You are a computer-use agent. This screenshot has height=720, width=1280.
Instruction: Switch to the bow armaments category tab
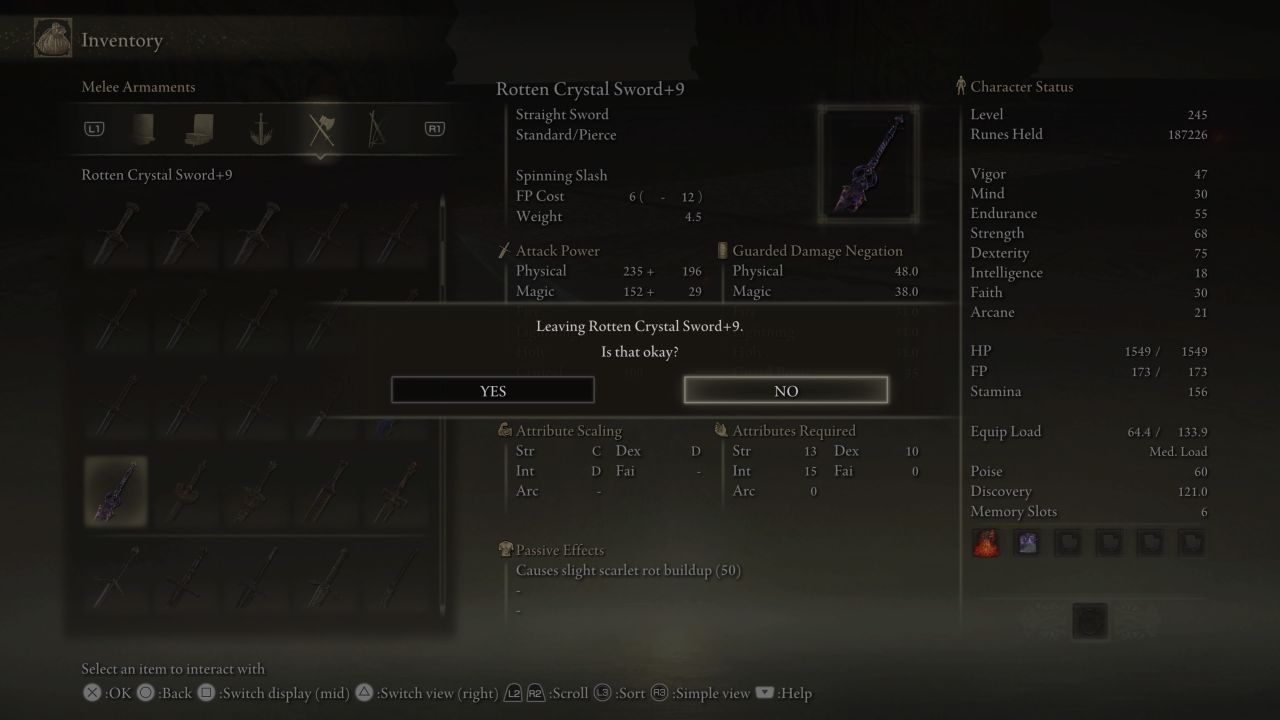click(379, 129)
